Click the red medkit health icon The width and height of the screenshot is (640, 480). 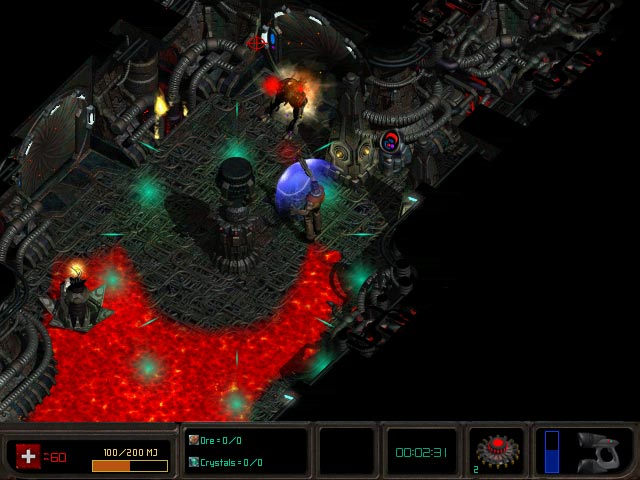click(29, 455)
